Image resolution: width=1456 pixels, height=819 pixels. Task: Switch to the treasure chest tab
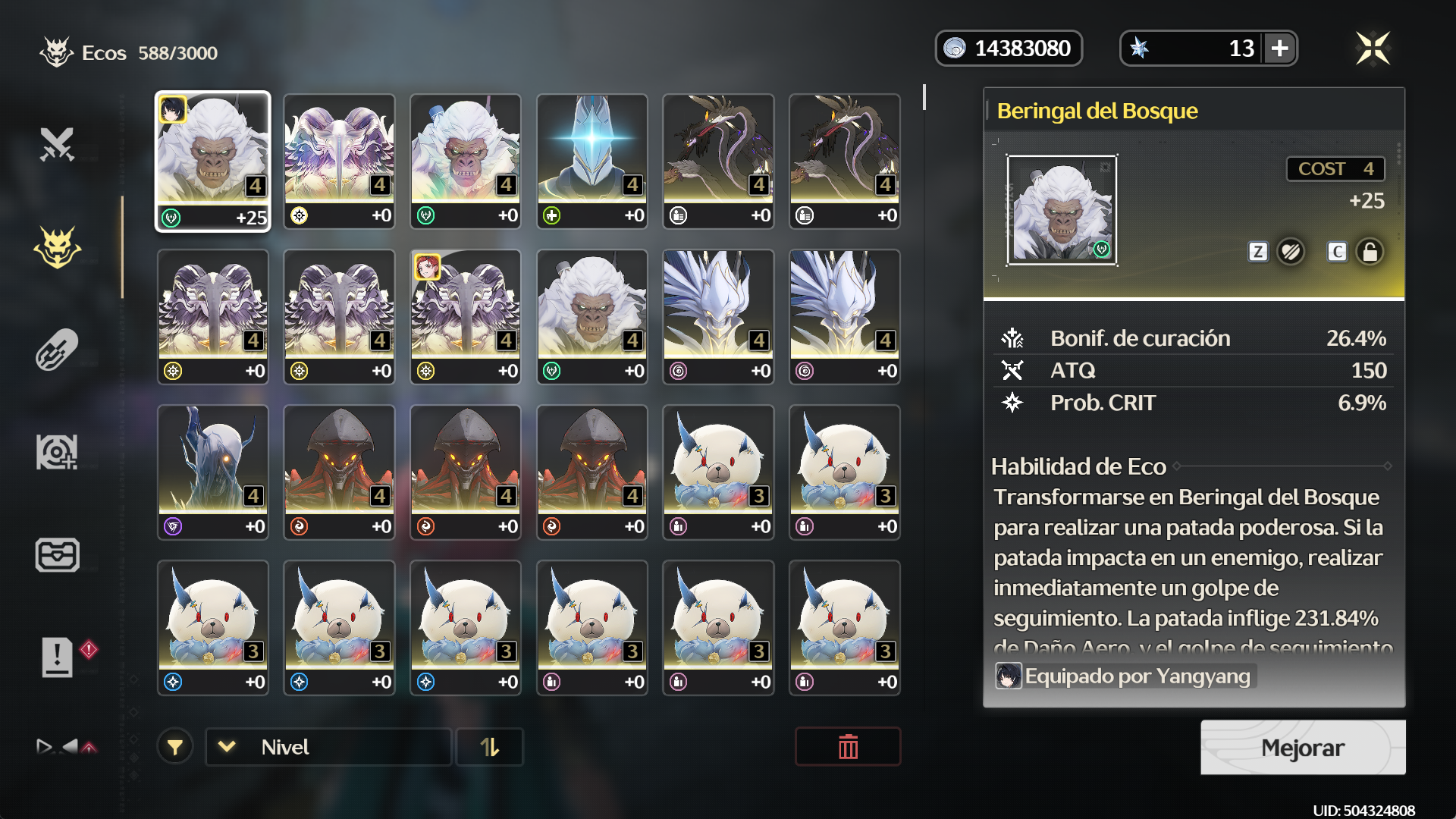point(57,555)
